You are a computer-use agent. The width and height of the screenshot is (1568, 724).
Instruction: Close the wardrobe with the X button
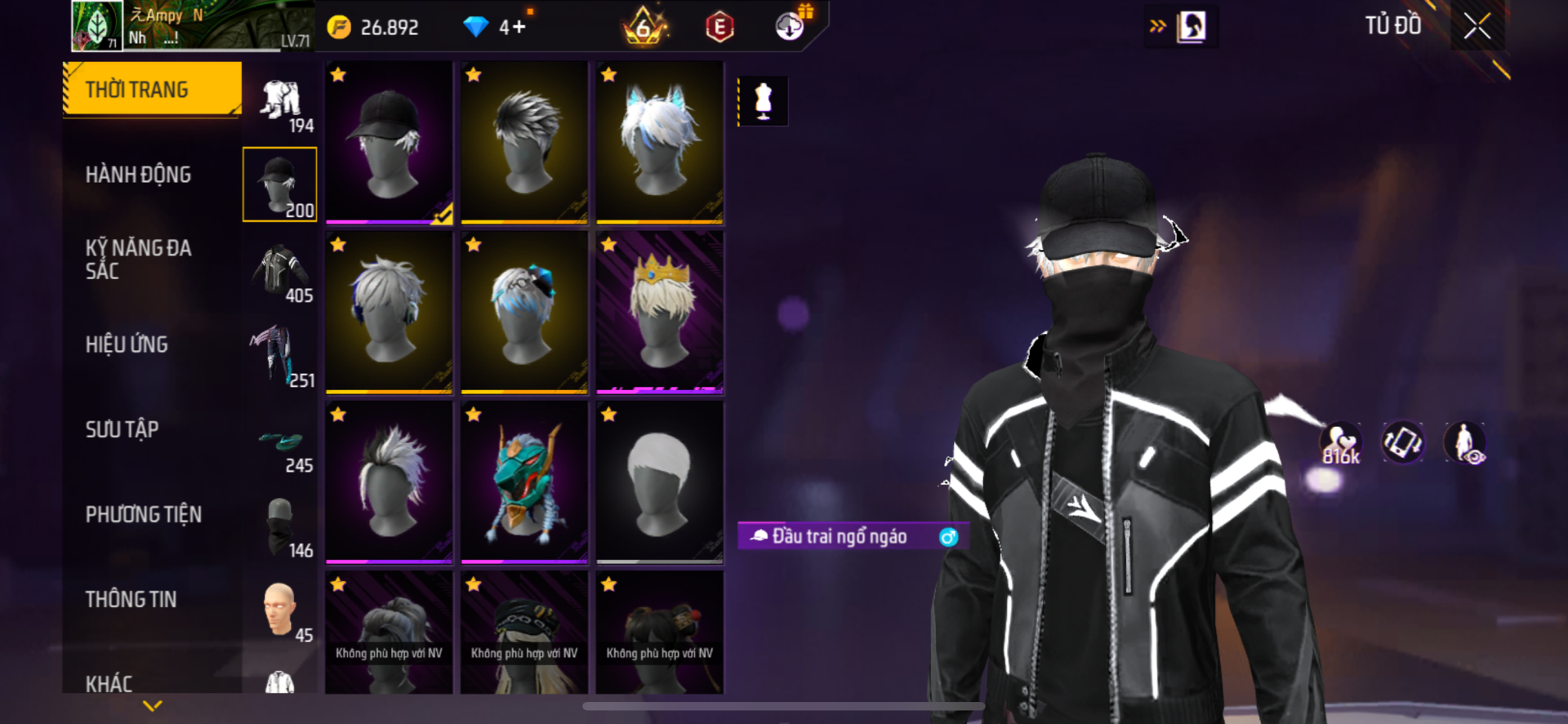(1477, 26)
